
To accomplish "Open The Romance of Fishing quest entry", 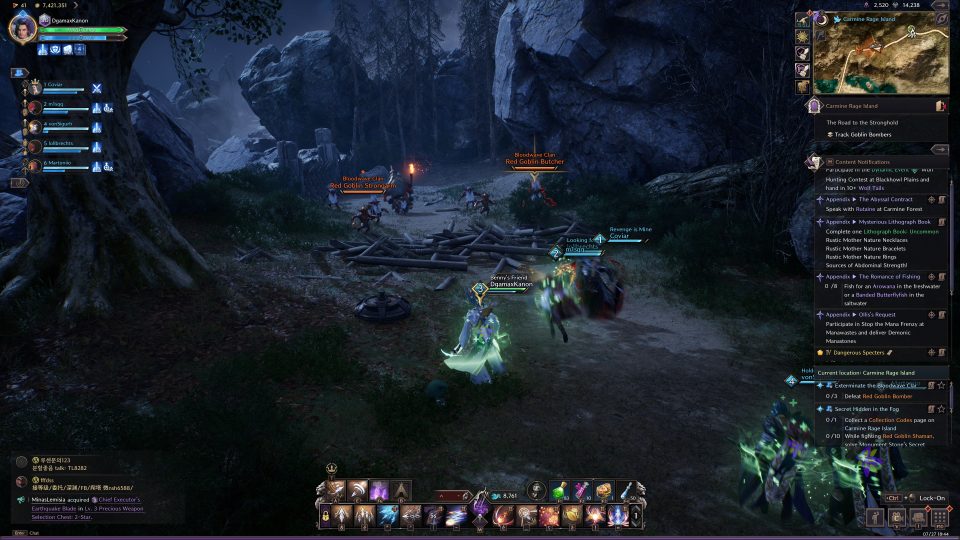I will point(880,275).
